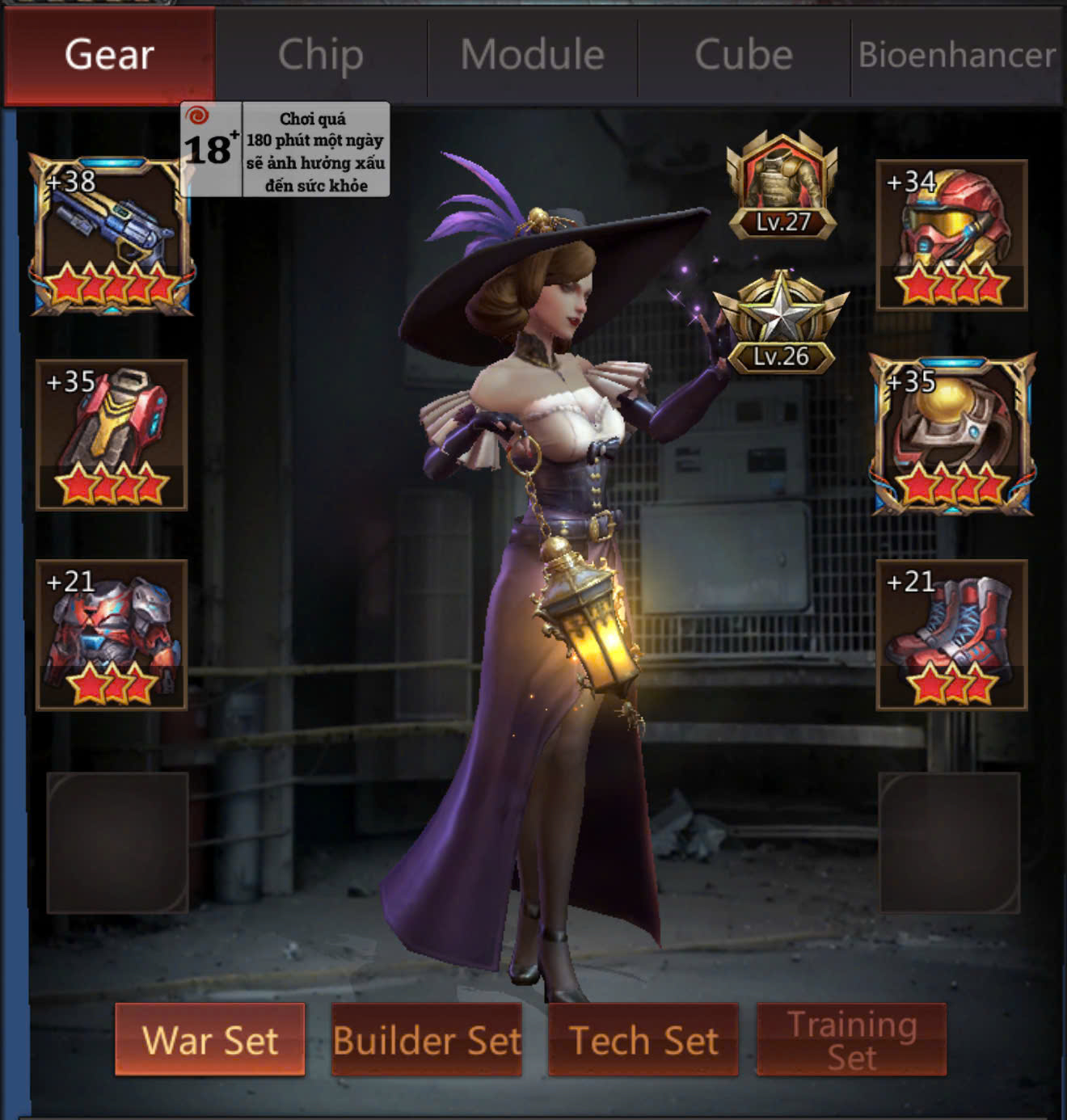The width and height of the screenshot is (1067, 1120).
Task: Switch to the Builder Set
Action: tap(427, 1039)
